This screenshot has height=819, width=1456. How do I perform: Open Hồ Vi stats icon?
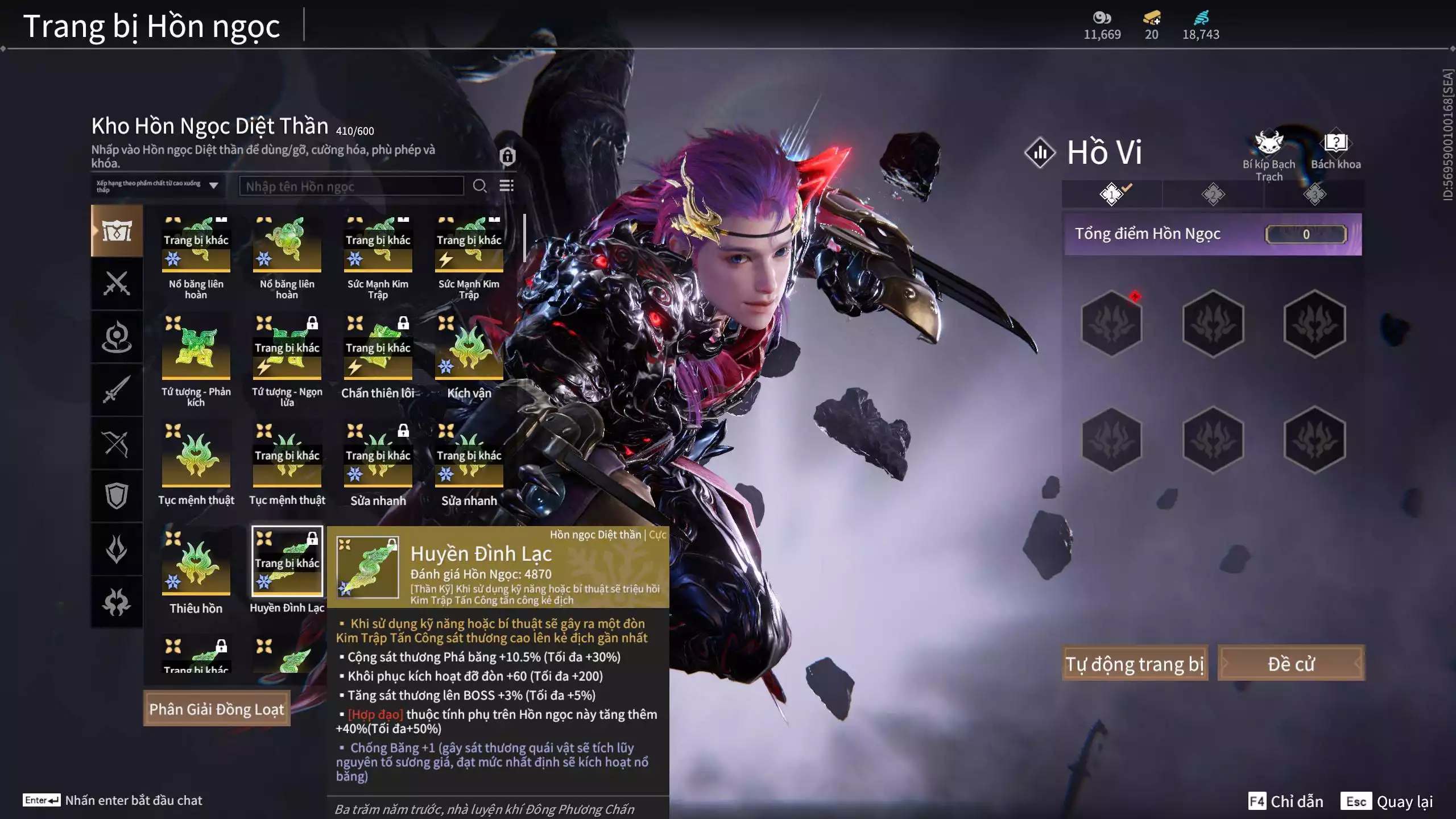1040,152
